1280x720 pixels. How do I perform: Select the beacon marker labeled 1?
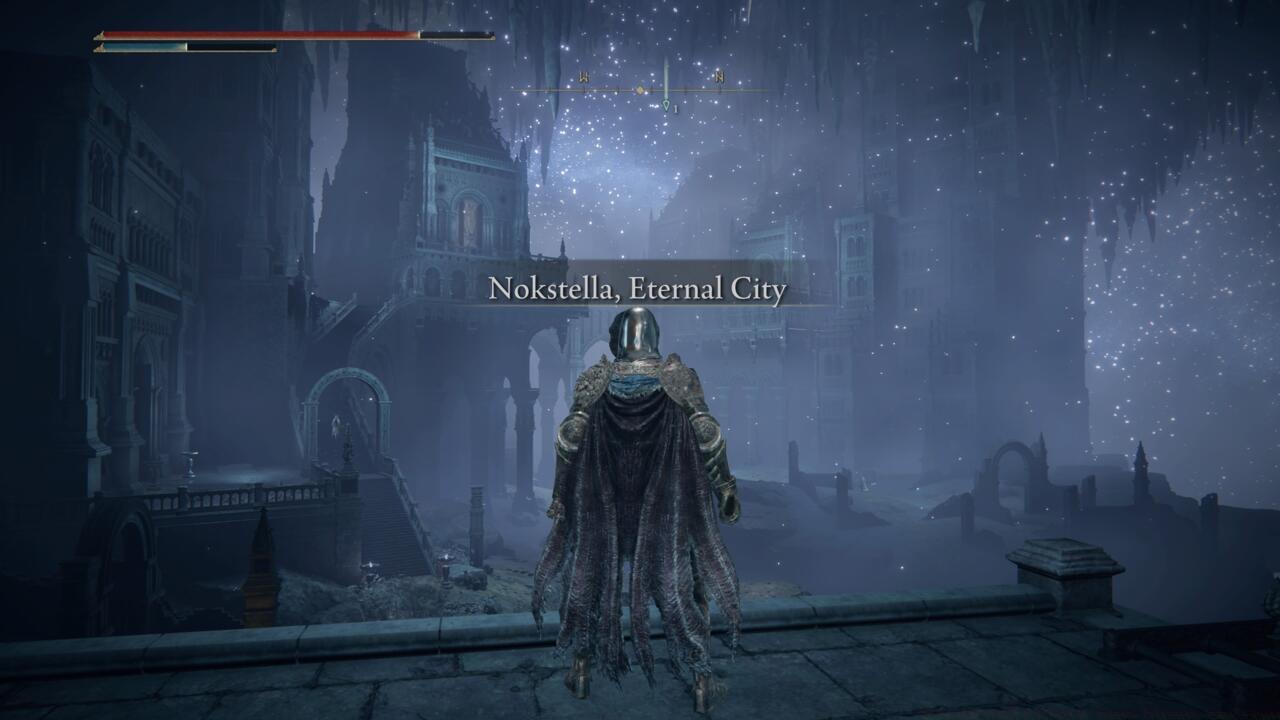[x=666, y=104]
